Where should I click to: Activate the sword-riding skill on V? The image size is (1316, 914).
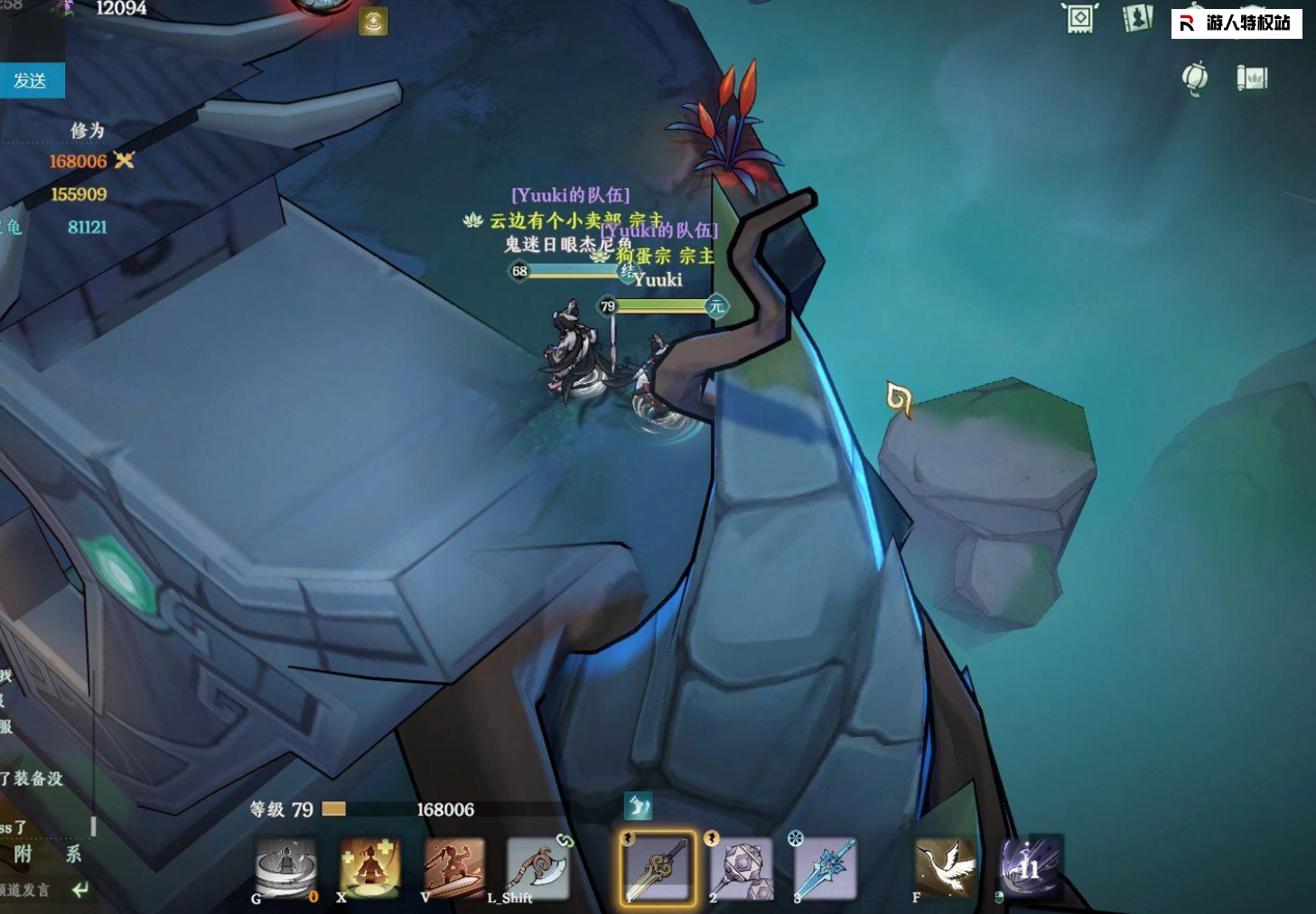coord(453,868)
